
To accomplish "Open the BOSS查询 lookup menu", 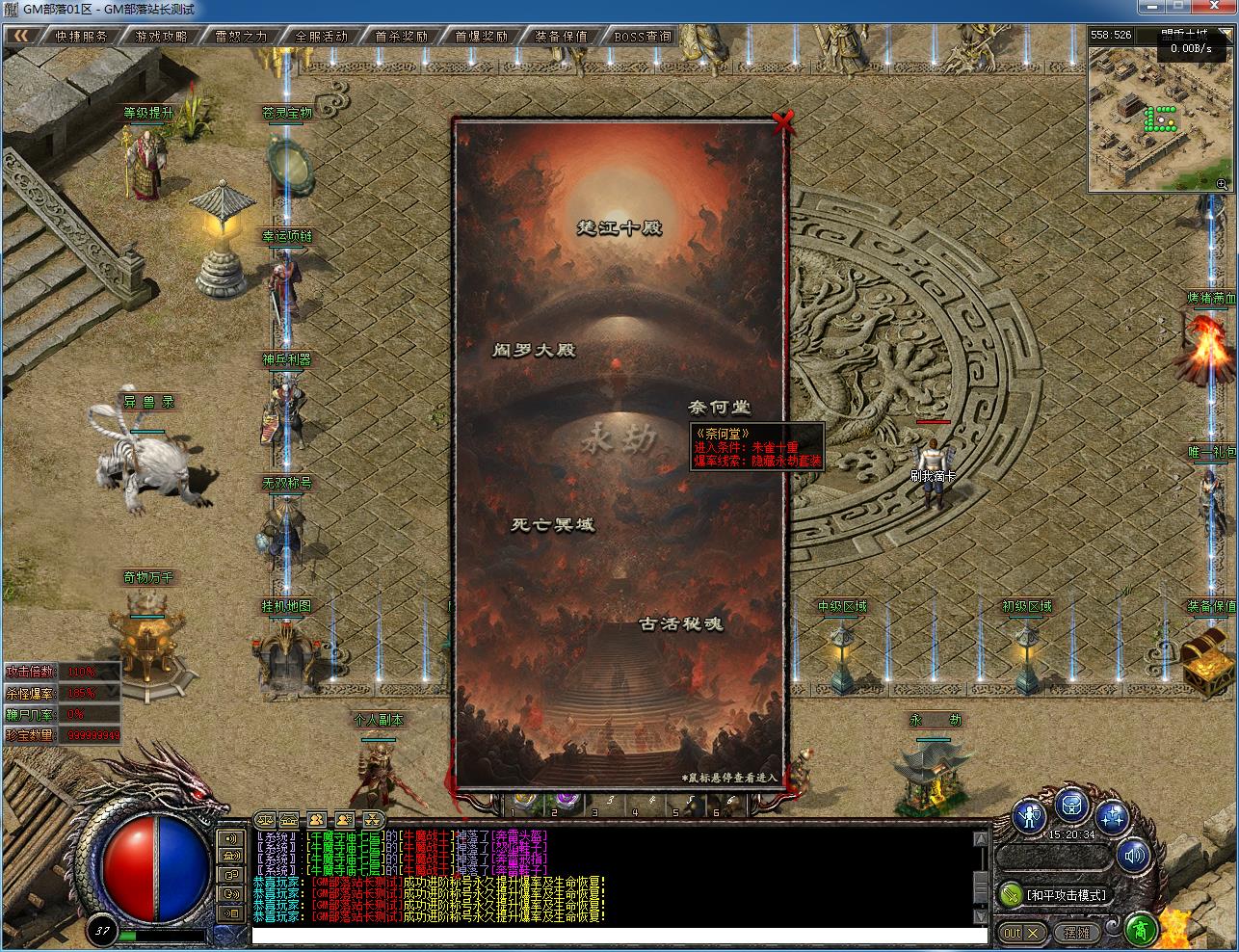I will 642,37.
